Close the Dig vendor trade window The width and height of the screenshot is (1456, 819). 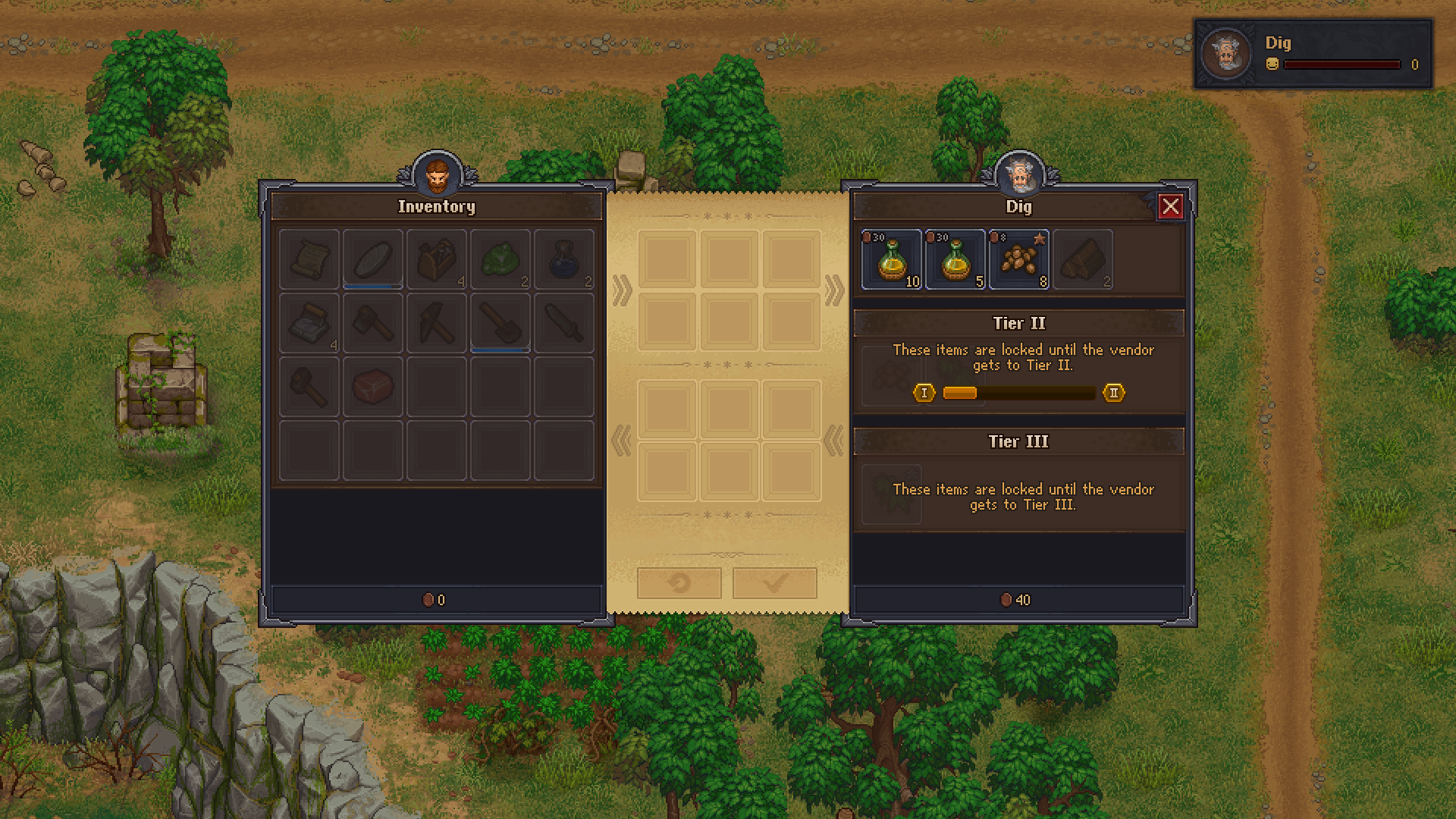[1170, 206]
